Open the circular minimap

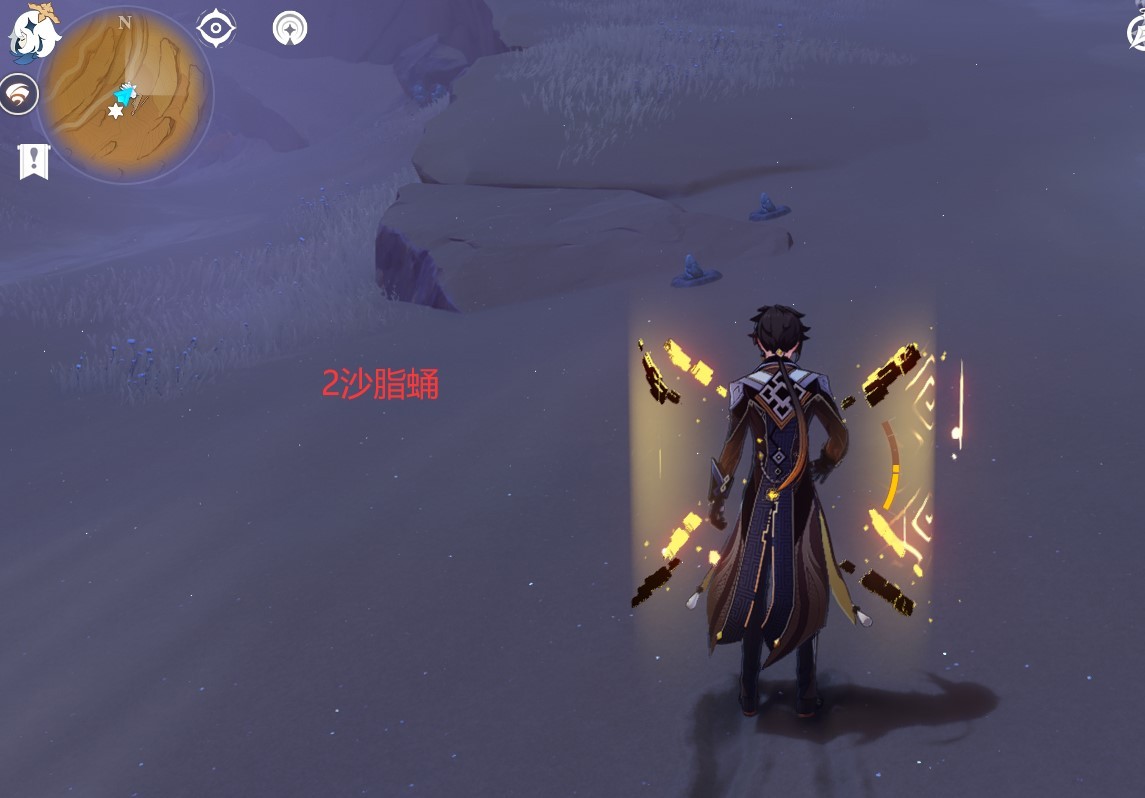[124, 94]
